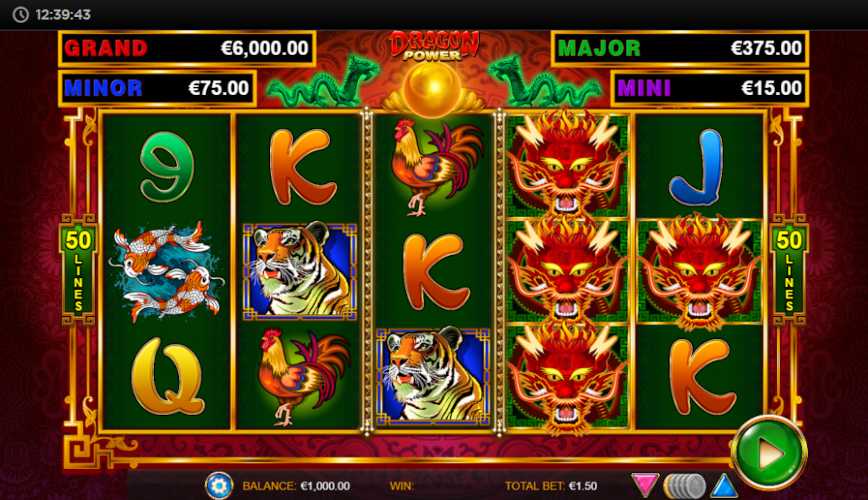Open settings with the blue gear icon
This screenshot has width=868, height=500.
point(219,486)
